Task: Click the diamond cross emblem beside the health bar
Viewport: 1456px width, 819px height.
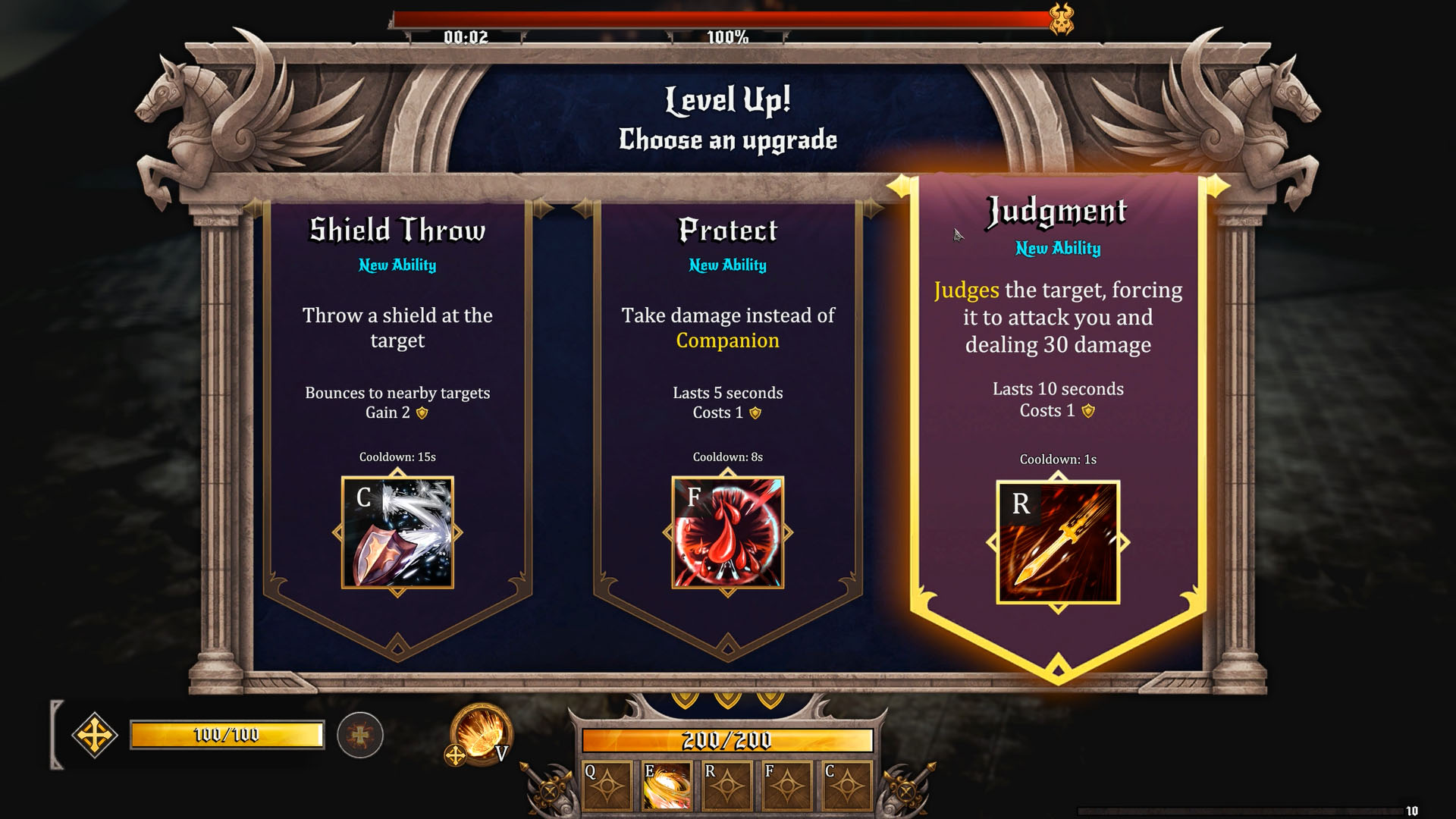Action: pos(93,734)
